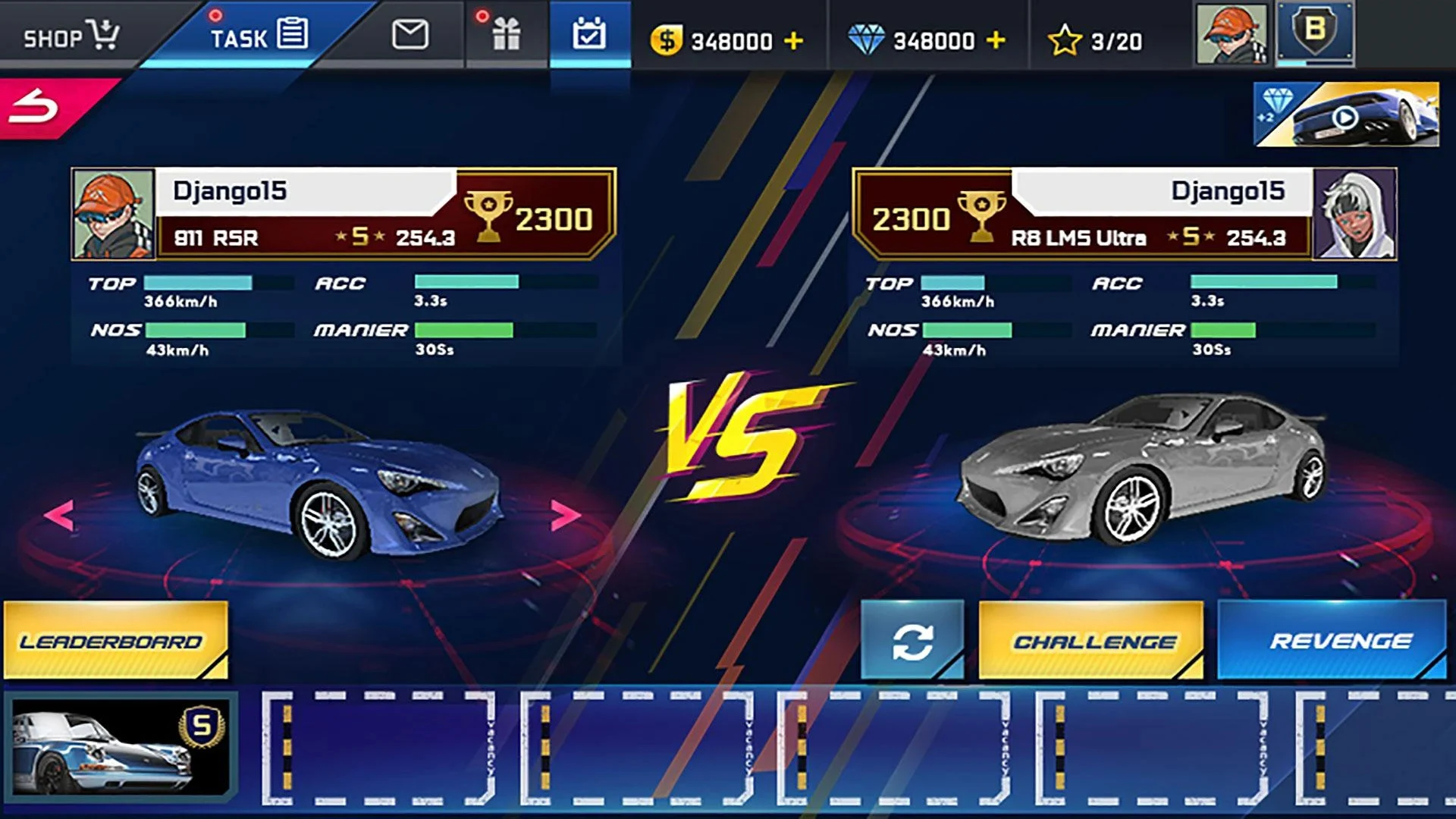
Task: Open the Leaderboard
Action: [114, 641]
